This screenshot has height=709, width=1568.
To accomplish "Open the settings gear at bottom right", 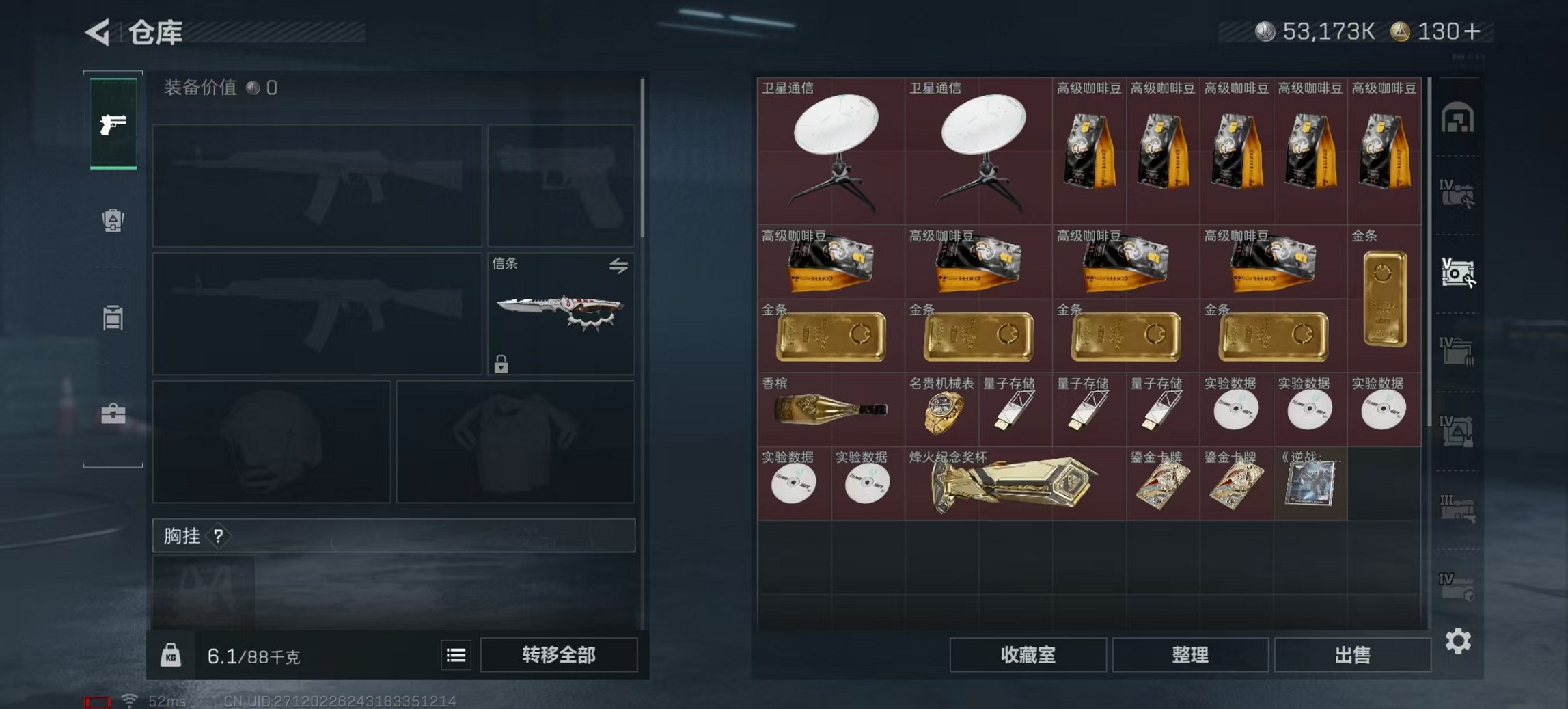I will click(x=1459, y=641).
